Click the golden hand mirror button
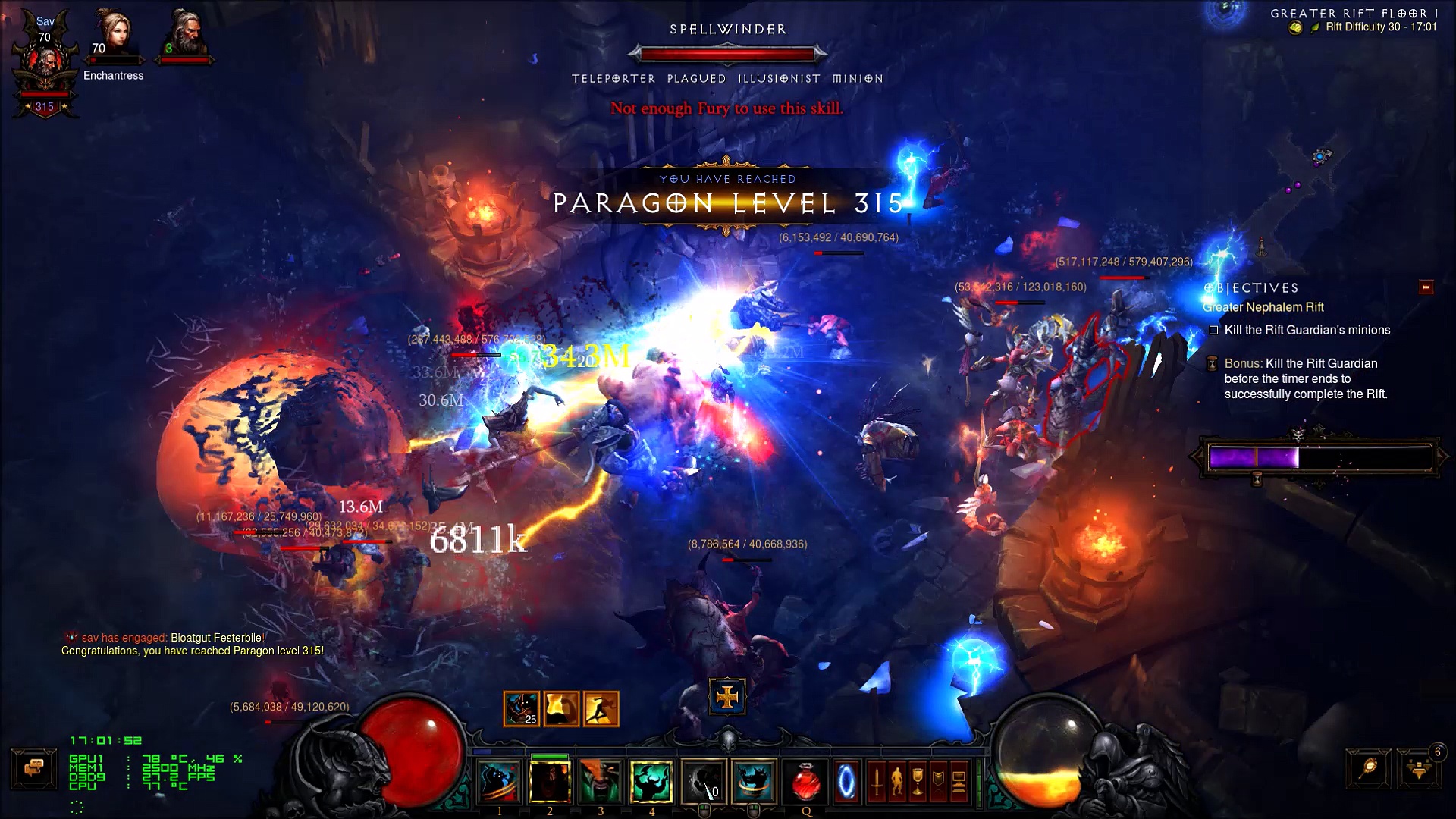The image size is (1456, 819). click(x=1369, y=769)
